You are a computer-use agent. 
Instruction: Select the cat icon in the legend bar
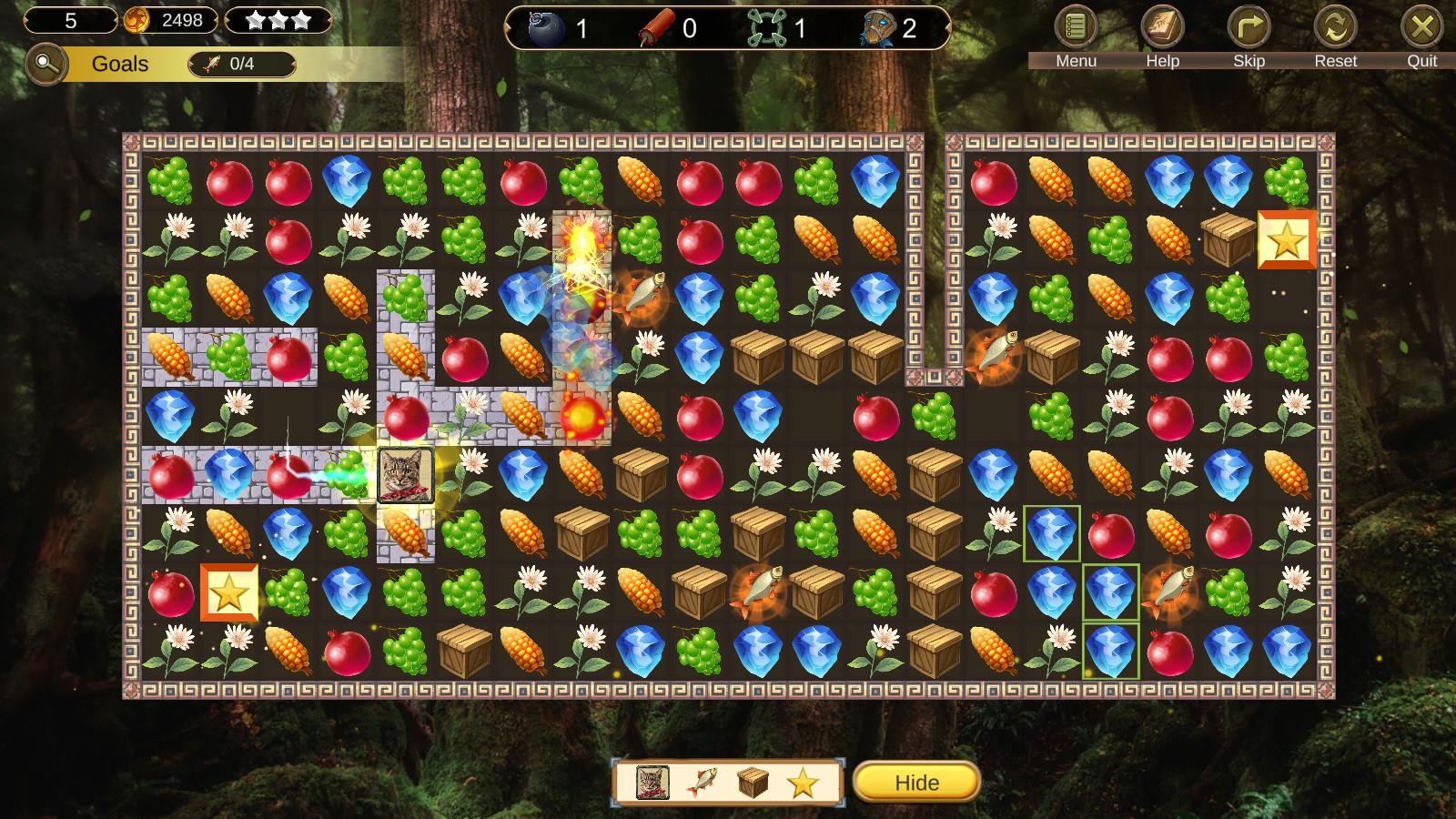click(x=652, y=783)
